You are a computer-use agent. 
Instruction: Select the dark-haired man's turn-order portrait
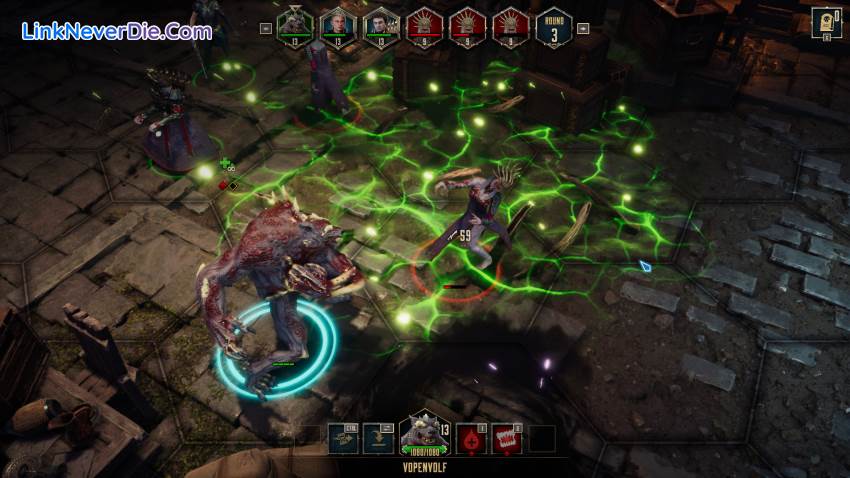point(380,24)
